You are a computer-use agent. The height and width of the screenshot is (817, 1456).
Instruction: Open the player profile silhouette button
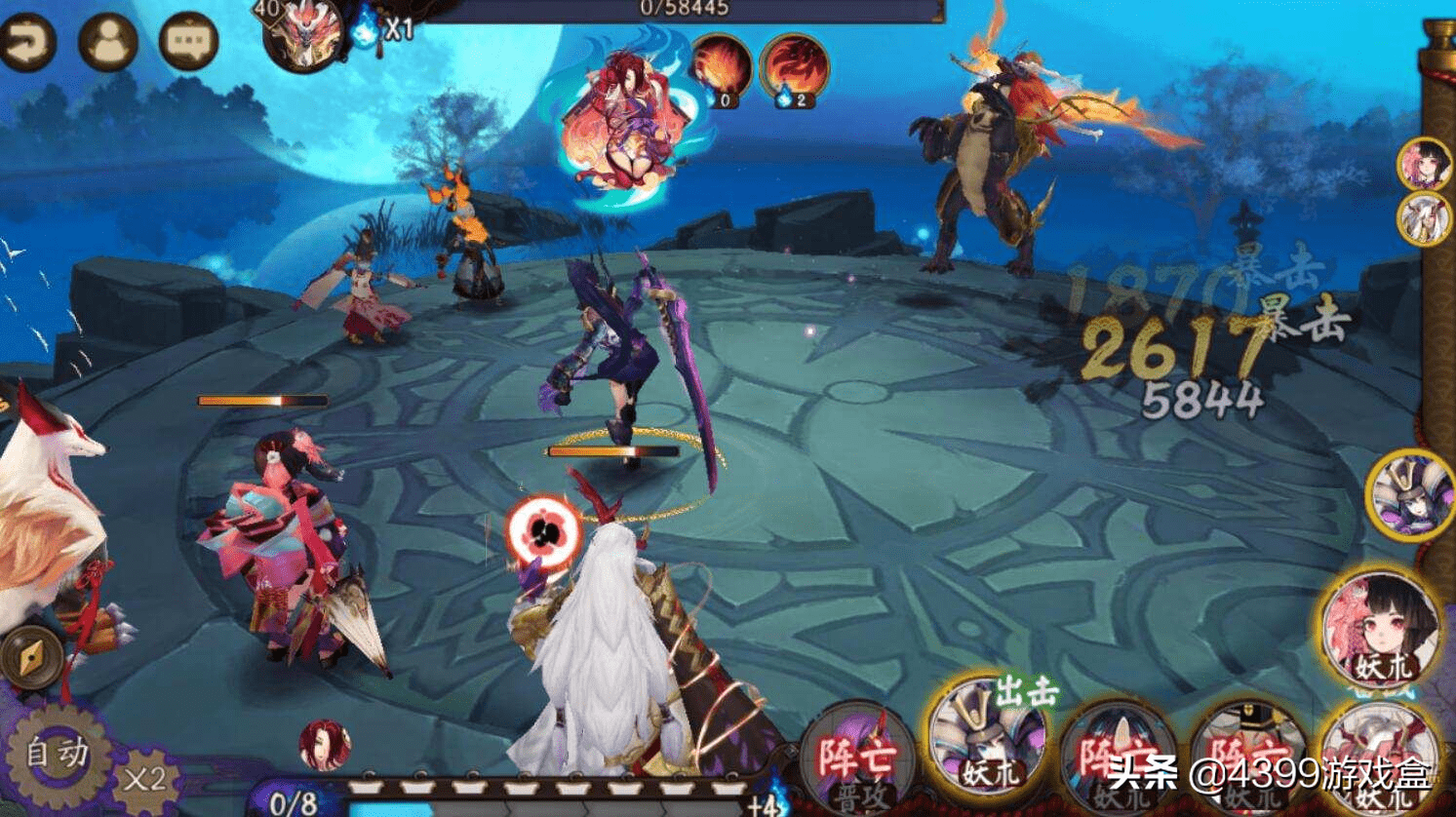[x=107, y=42]
